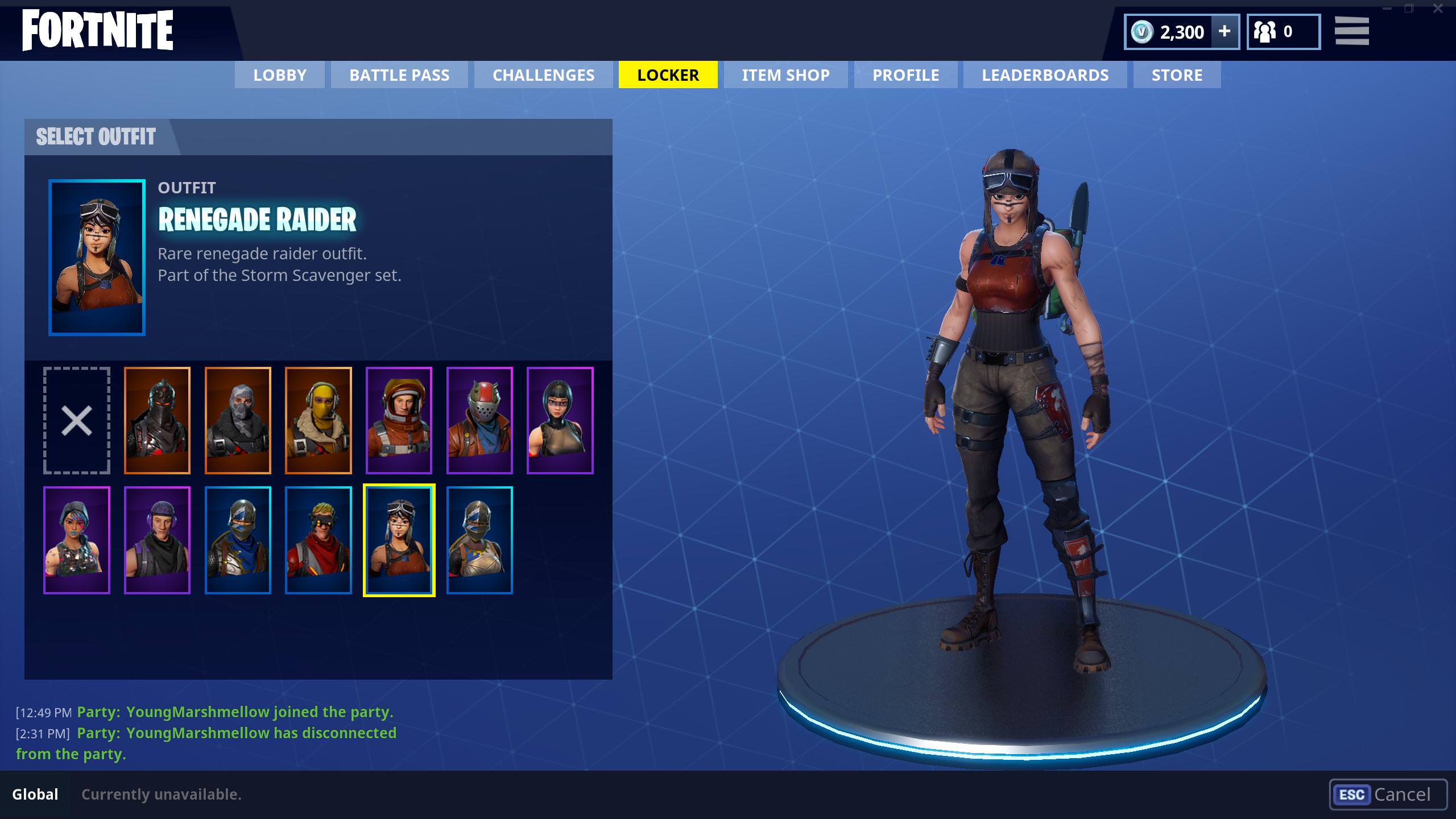Click the Fortnite logo
The height and width of the screenshot is (819, 1456).
click(x=97, y=31)
